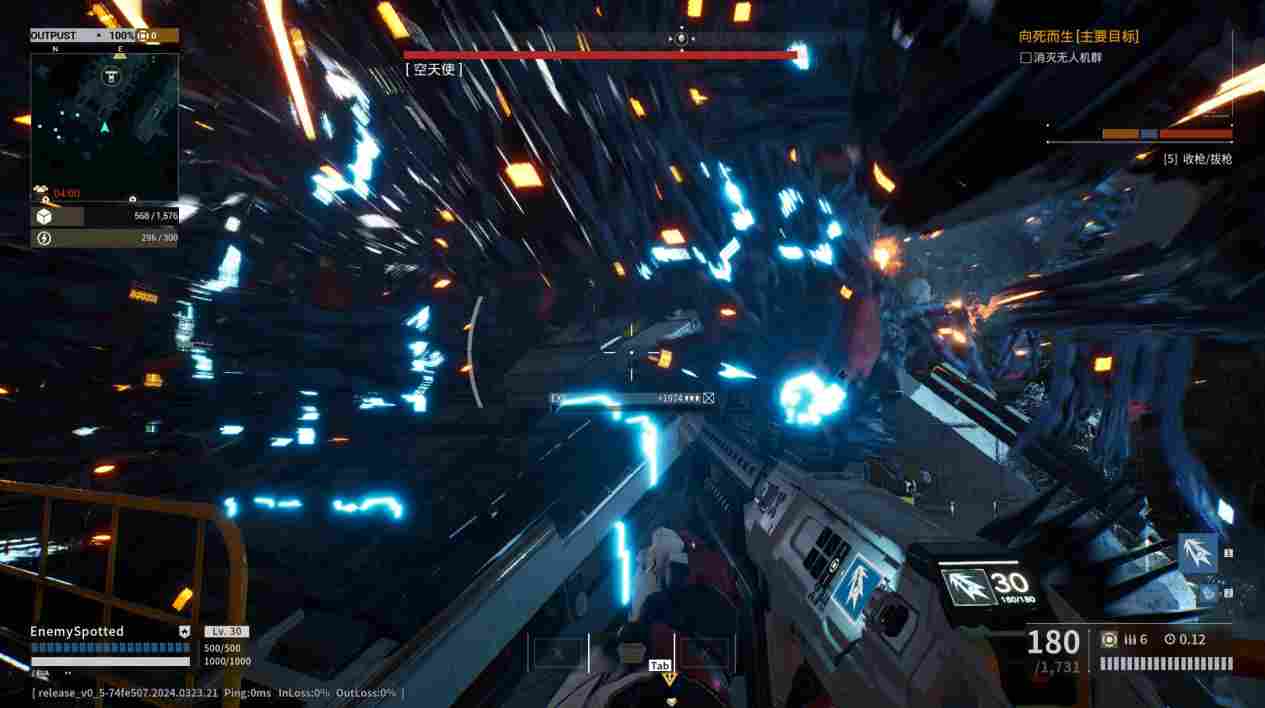Open the mission objective title in the tracker
This screenshot has width=1265, height=708.
tap(1078, 36)
